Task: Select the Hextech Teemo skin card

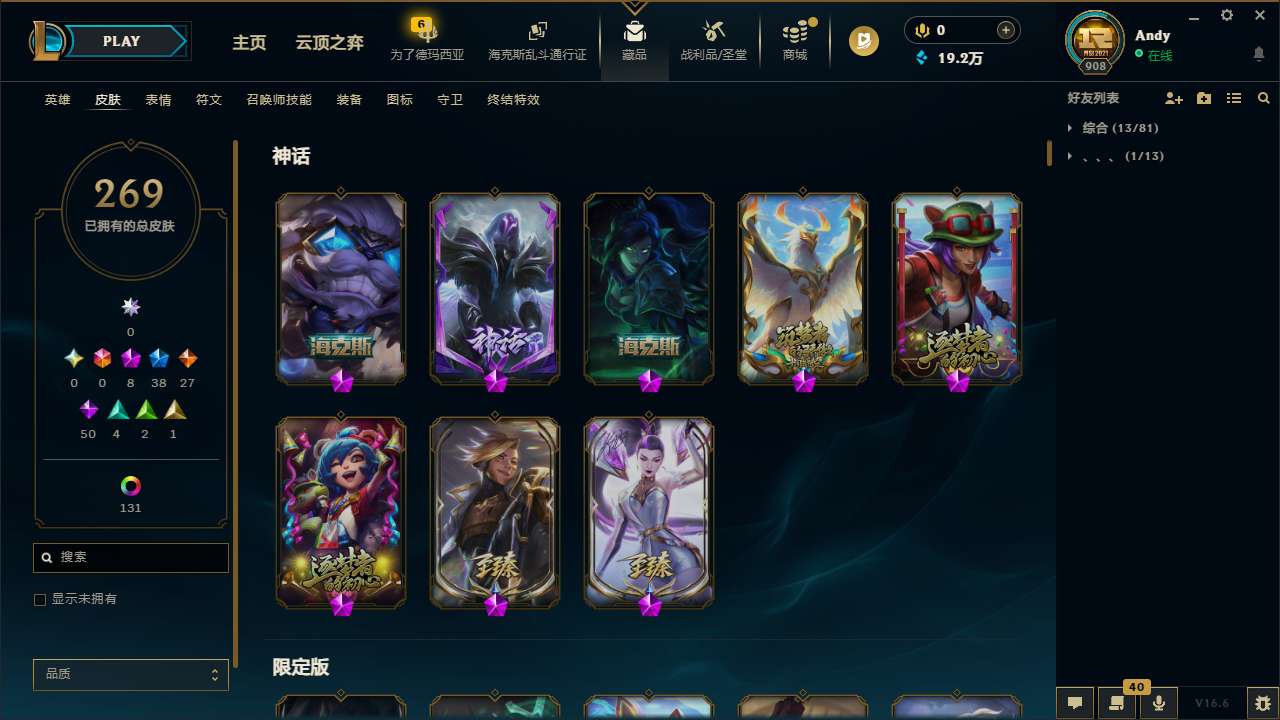Action: (955, 288)
